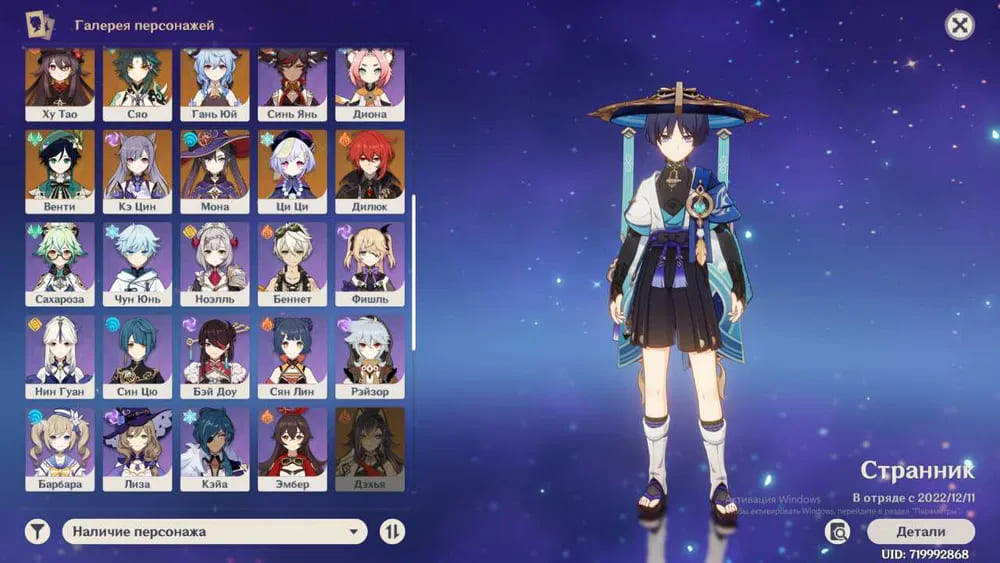Open the Детали button

click(920, 531)
